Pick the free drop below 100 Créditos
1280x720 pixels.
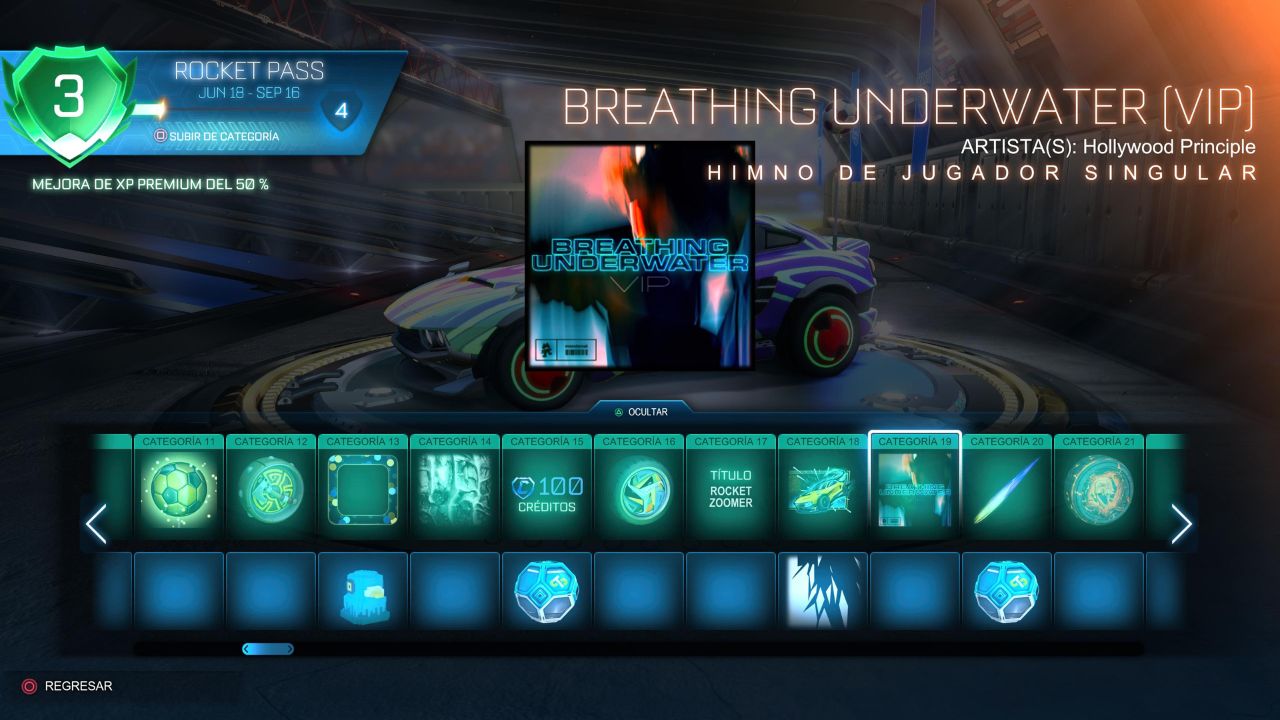(547, 591)
